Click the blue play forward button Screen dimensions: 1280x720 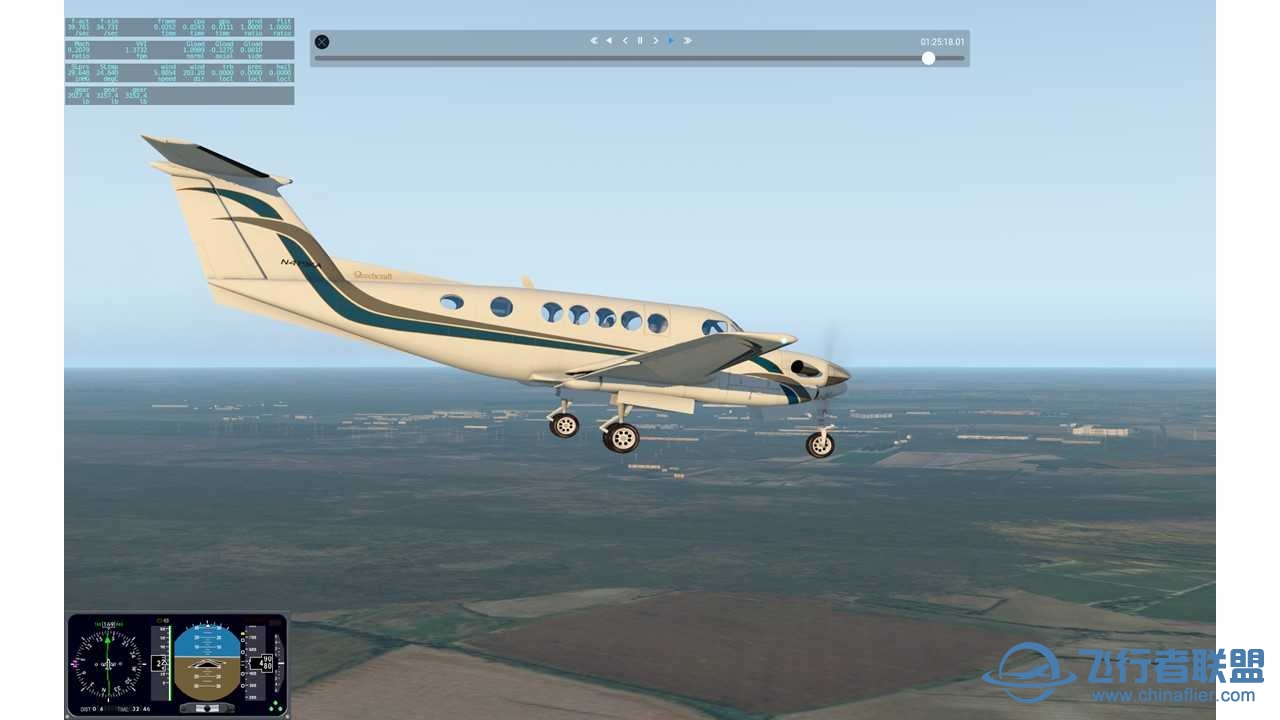[x=671, y=41]
